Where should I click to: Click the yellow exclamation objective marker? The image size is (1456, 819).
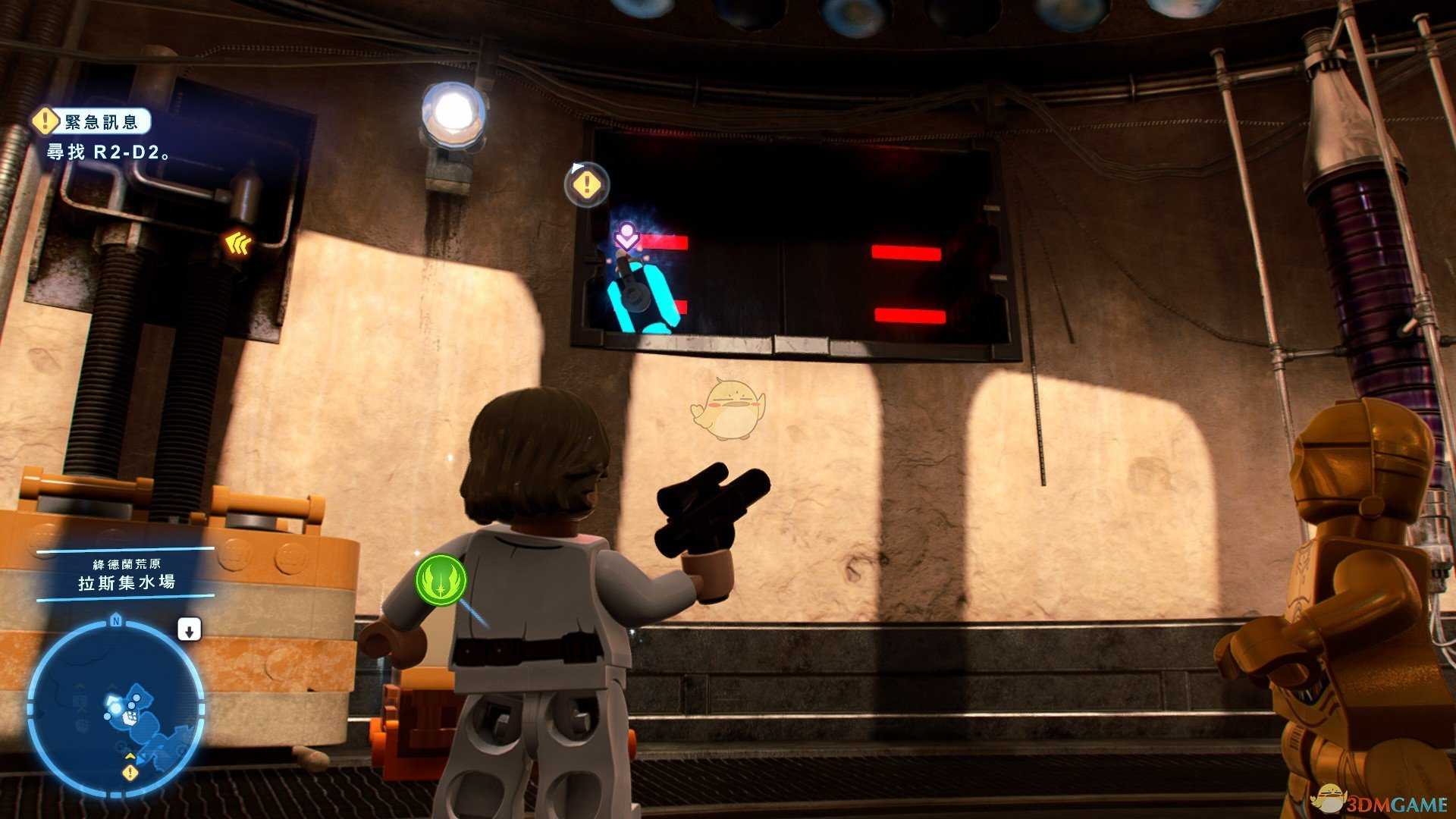[586, 184]
